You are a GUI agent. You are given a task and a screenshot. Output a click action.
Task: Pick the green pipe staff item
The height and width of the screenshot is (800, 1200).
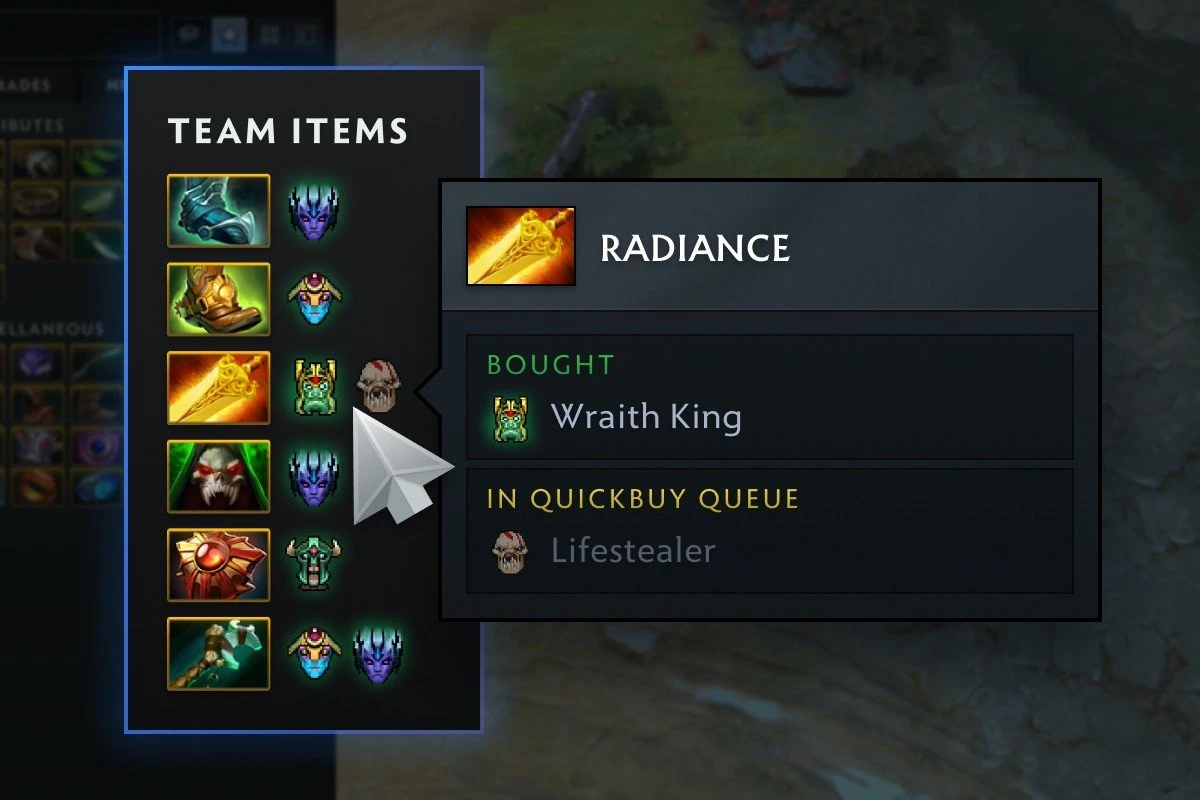pos(218,653)
